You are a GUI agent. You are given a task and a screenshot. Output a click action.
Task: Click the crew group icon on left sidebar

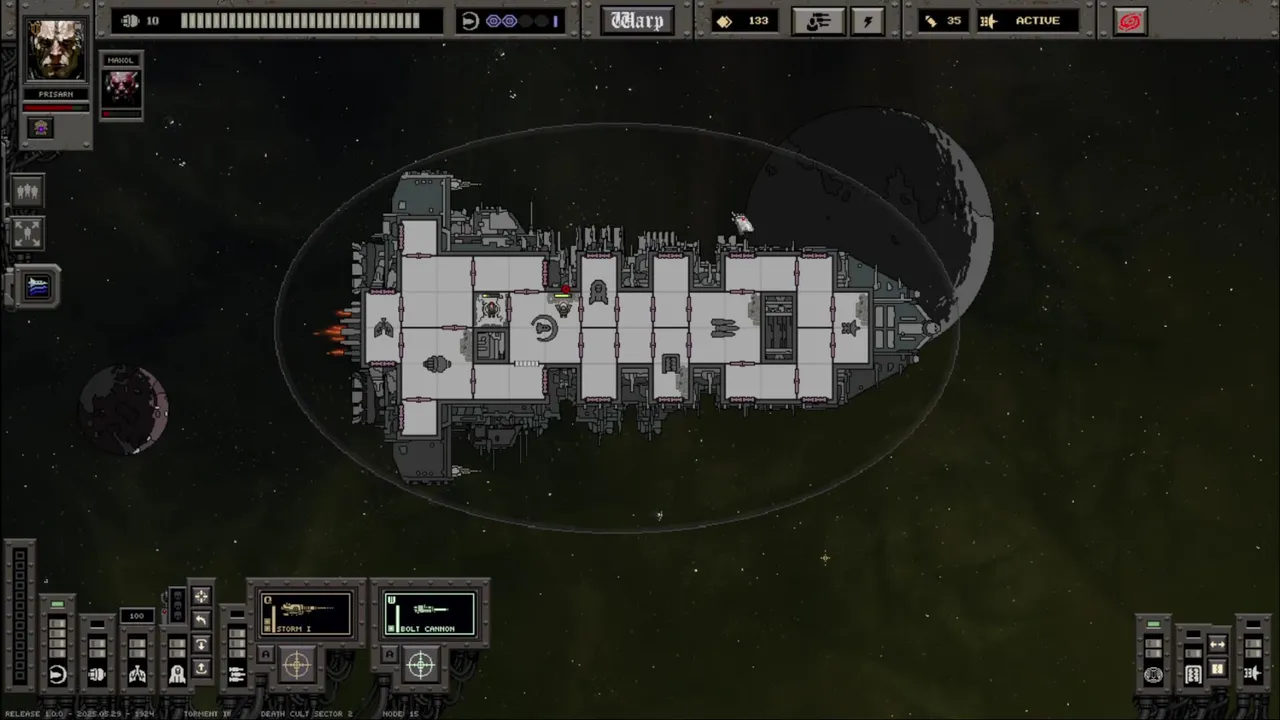coord(27,191)
